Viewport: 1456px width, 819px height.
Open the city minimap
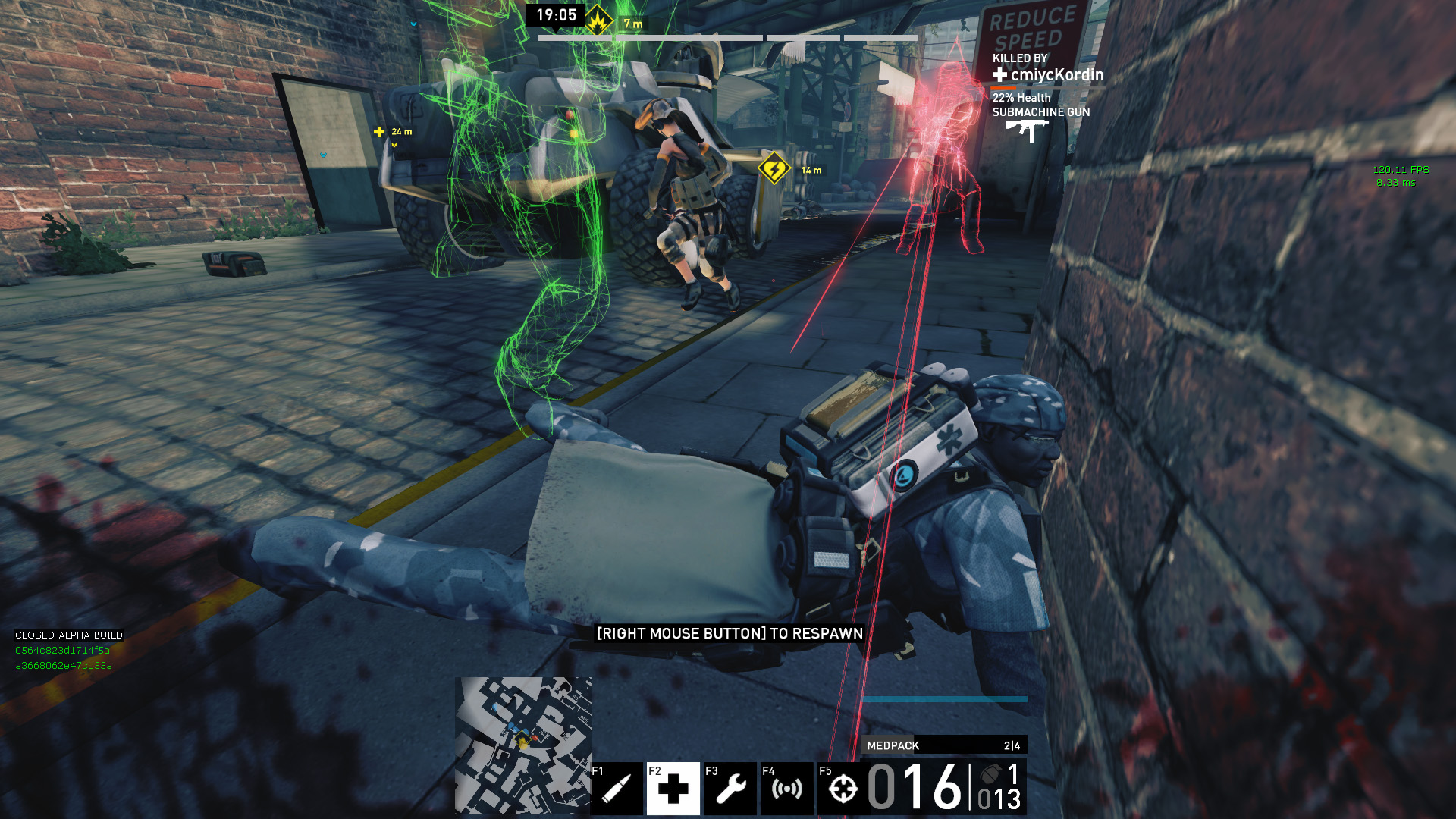[523, 745]
